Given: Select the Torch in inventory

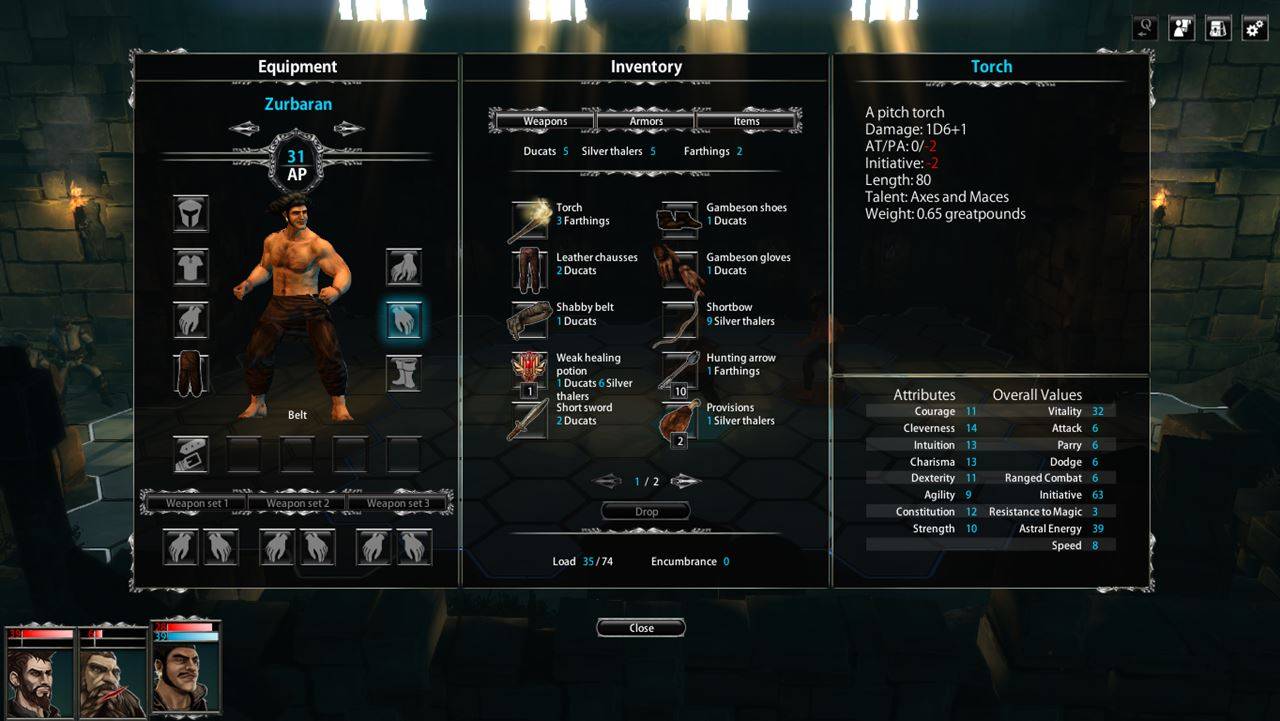Looking at the screenshot, I should tap(529, 220).
